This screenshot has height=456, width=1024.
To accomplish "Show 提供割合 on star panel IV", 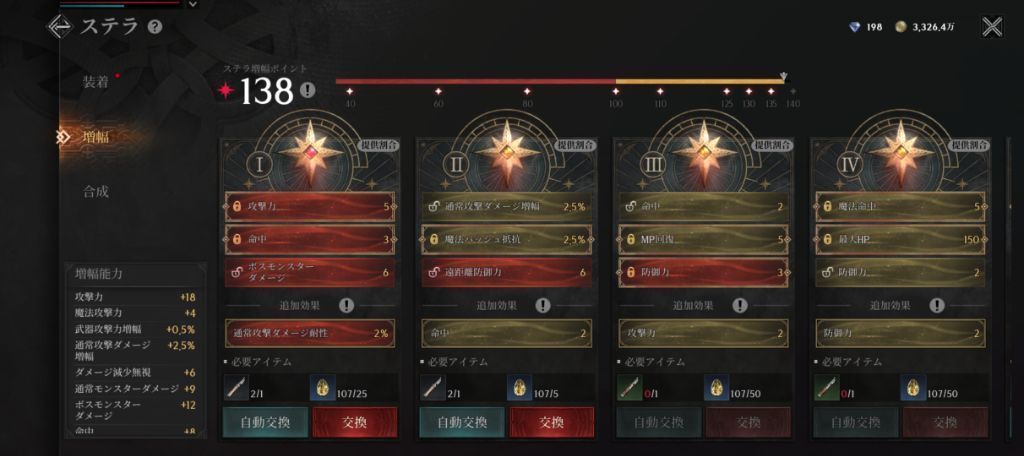I will [968, 145].
